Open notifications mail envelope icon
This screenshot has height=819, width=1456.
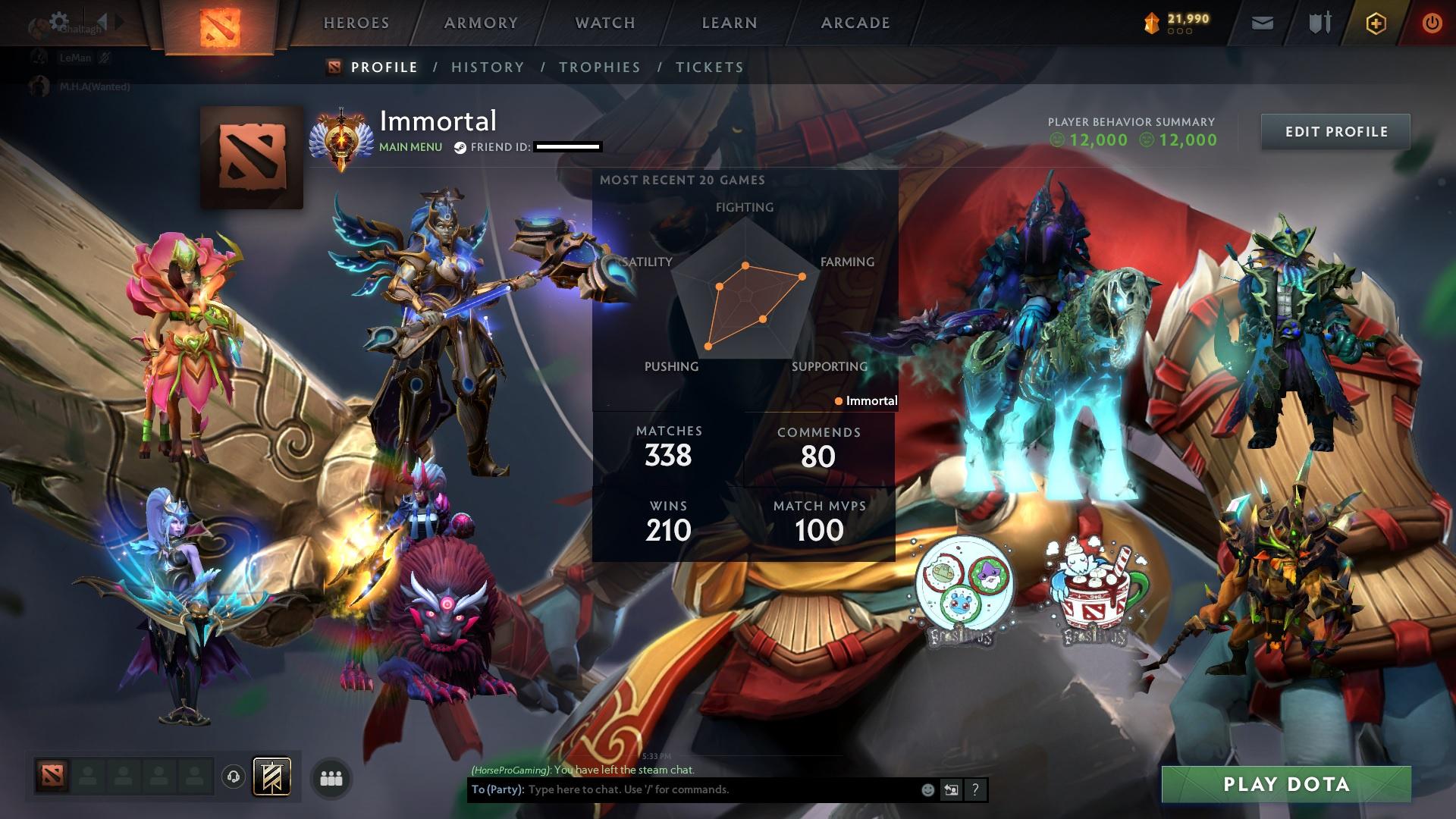[1261, 23]
